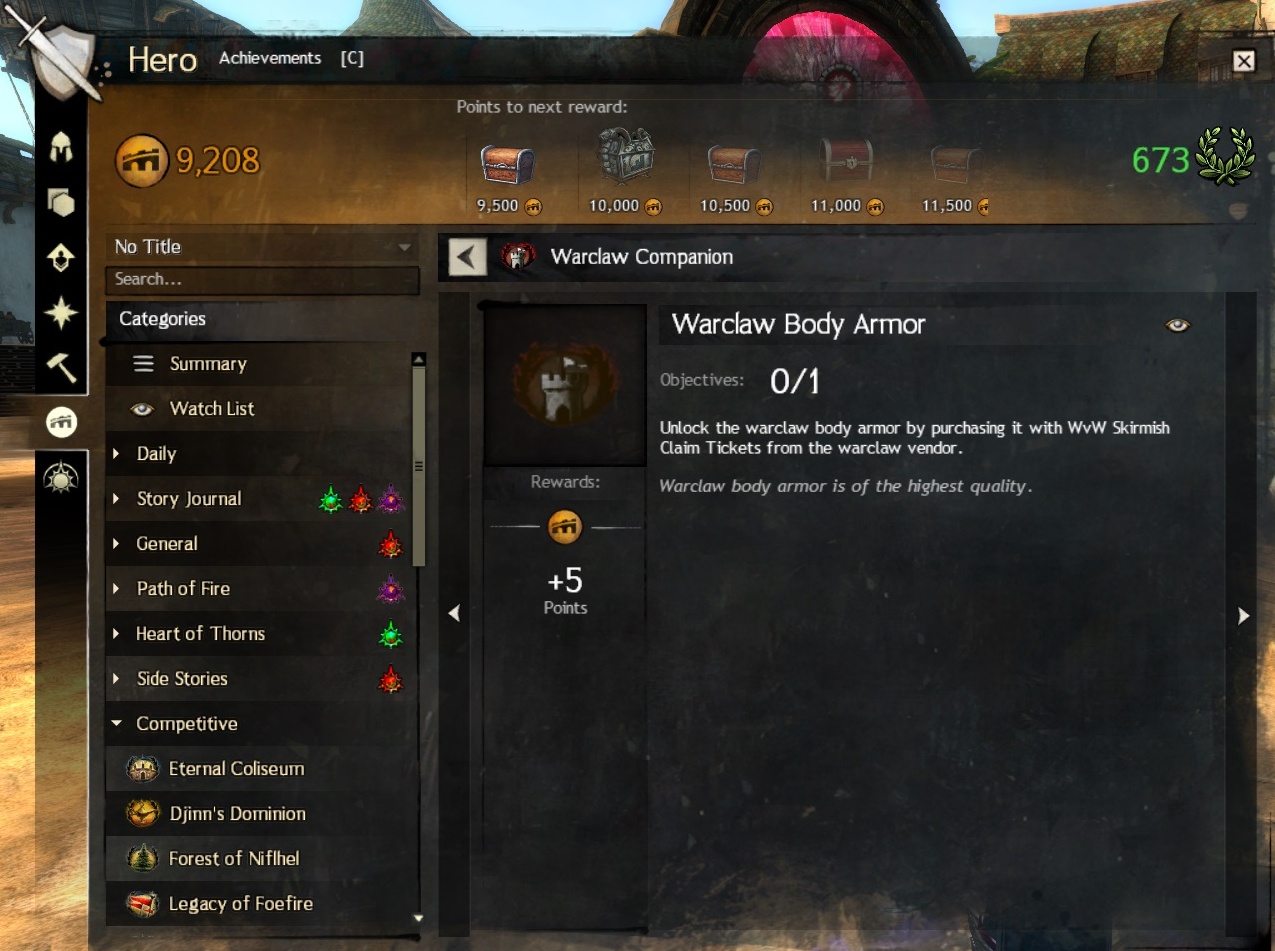Open the achievements Summary
Viewport: 1275px width, 951px height.
pos(208,364)
